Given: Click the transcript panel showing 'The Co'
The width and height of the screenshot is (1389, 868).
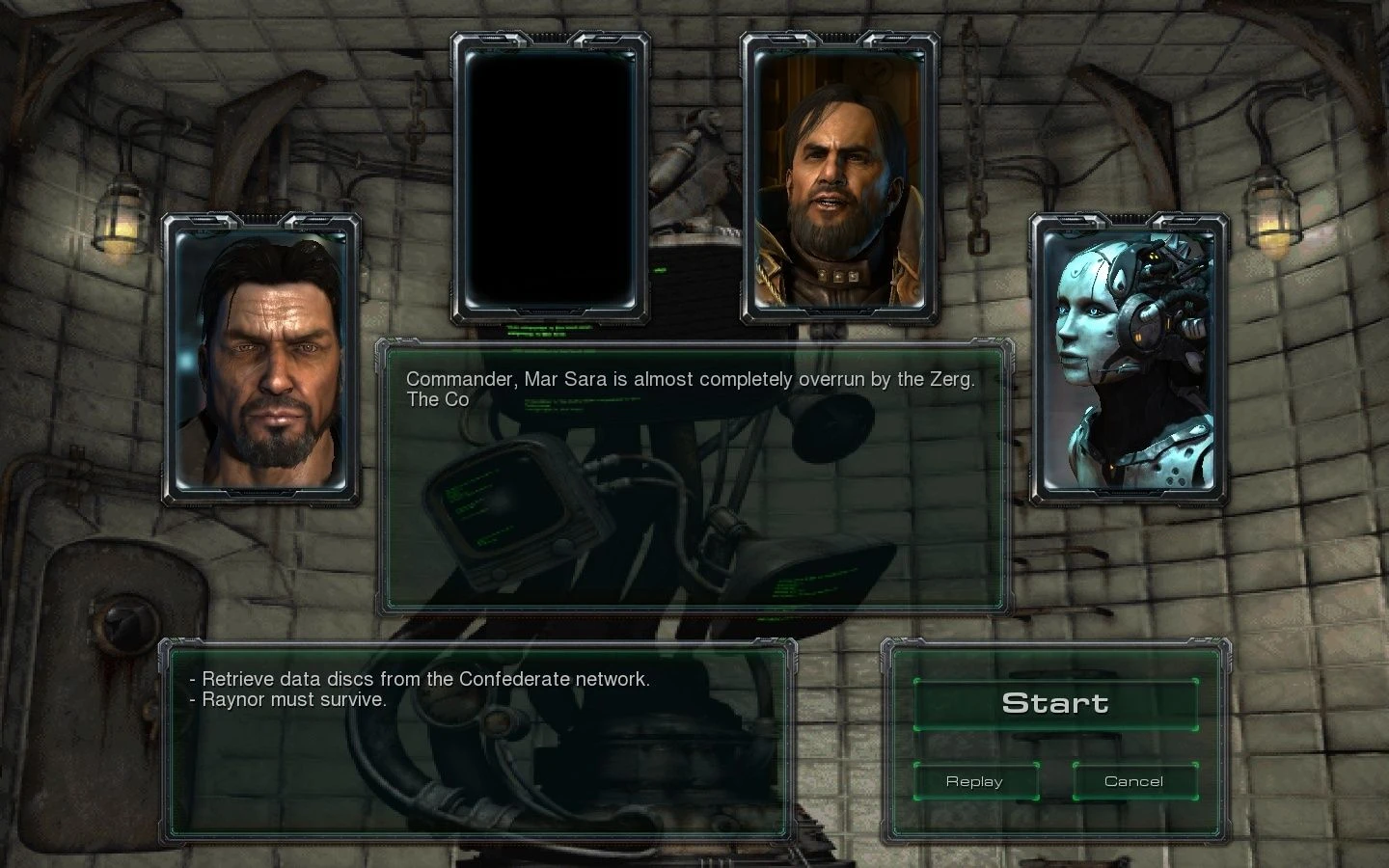Looking at the screenshot, I should pos(437,399).
